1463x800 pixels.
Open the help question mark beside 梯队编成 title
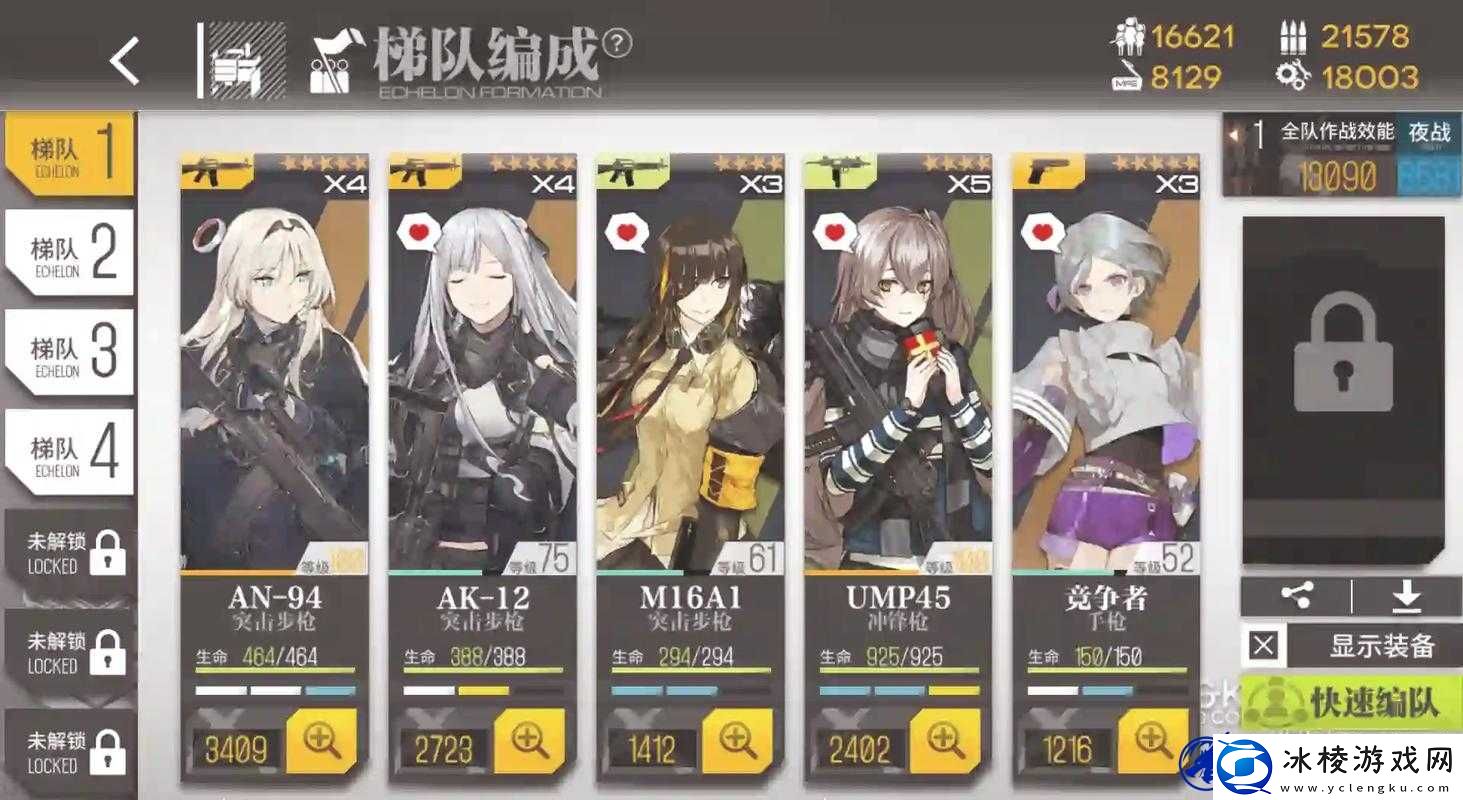pyautogui.click(x=619, y=43)
